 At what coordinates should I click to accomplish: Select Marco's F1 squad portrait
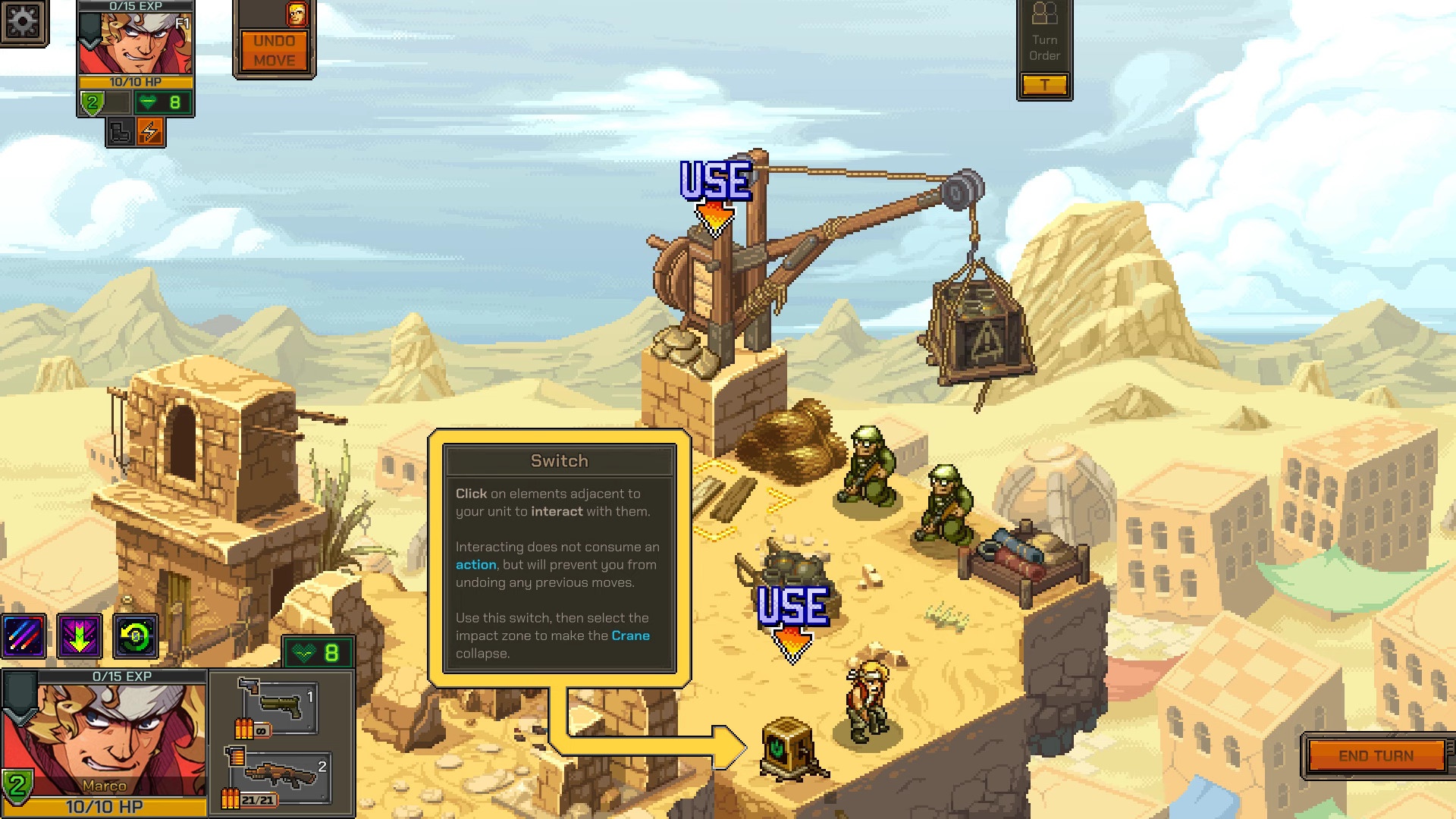tap(136, 42)
